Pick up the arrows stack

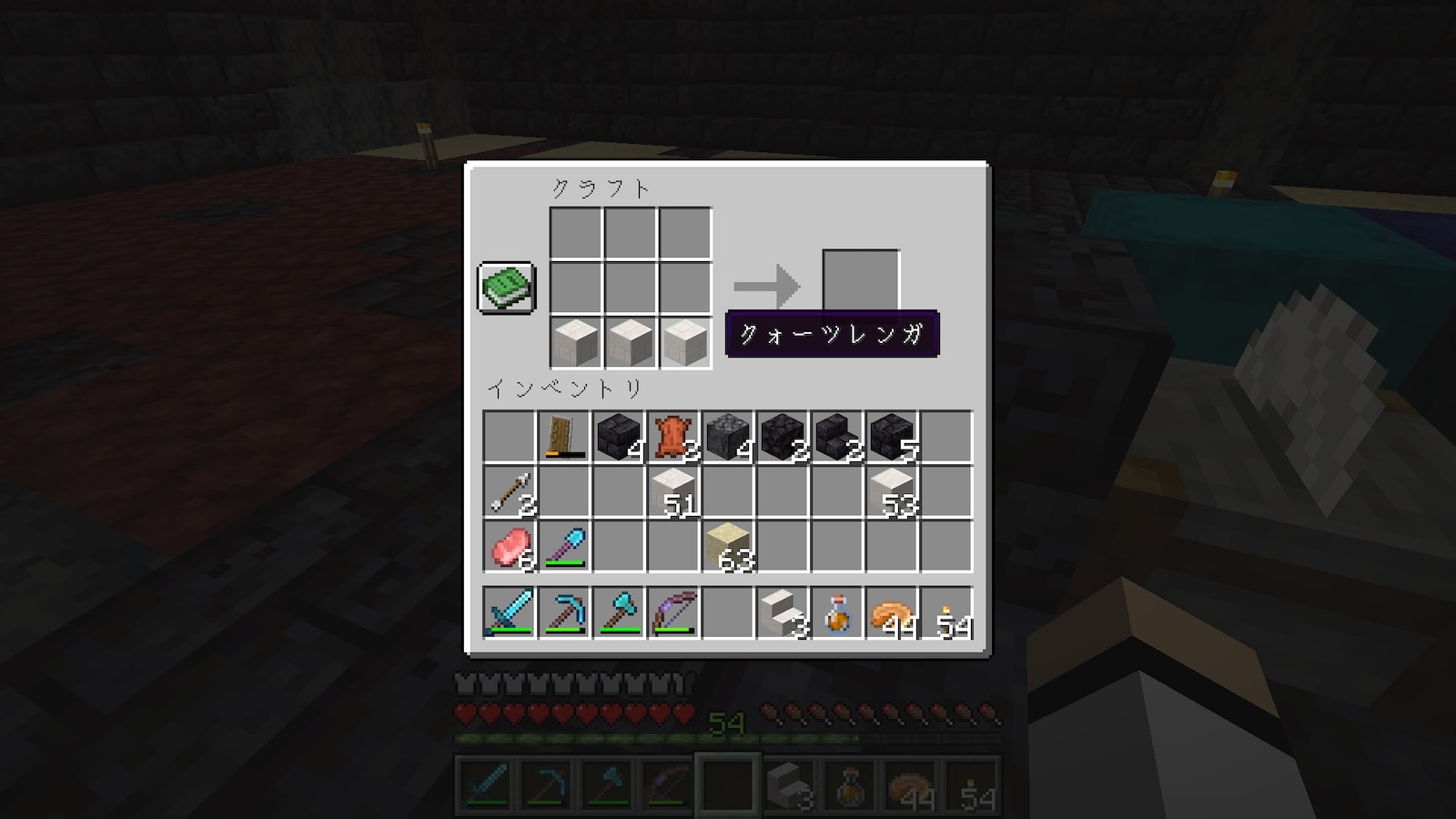click(x=510, y=492)
